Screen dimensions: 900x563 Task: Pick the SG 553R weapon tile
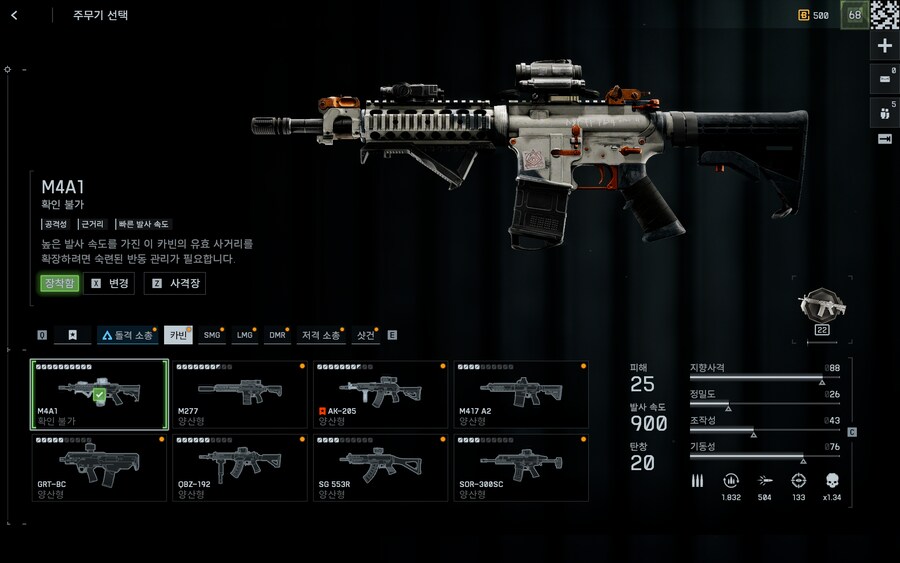pos(380,467)
